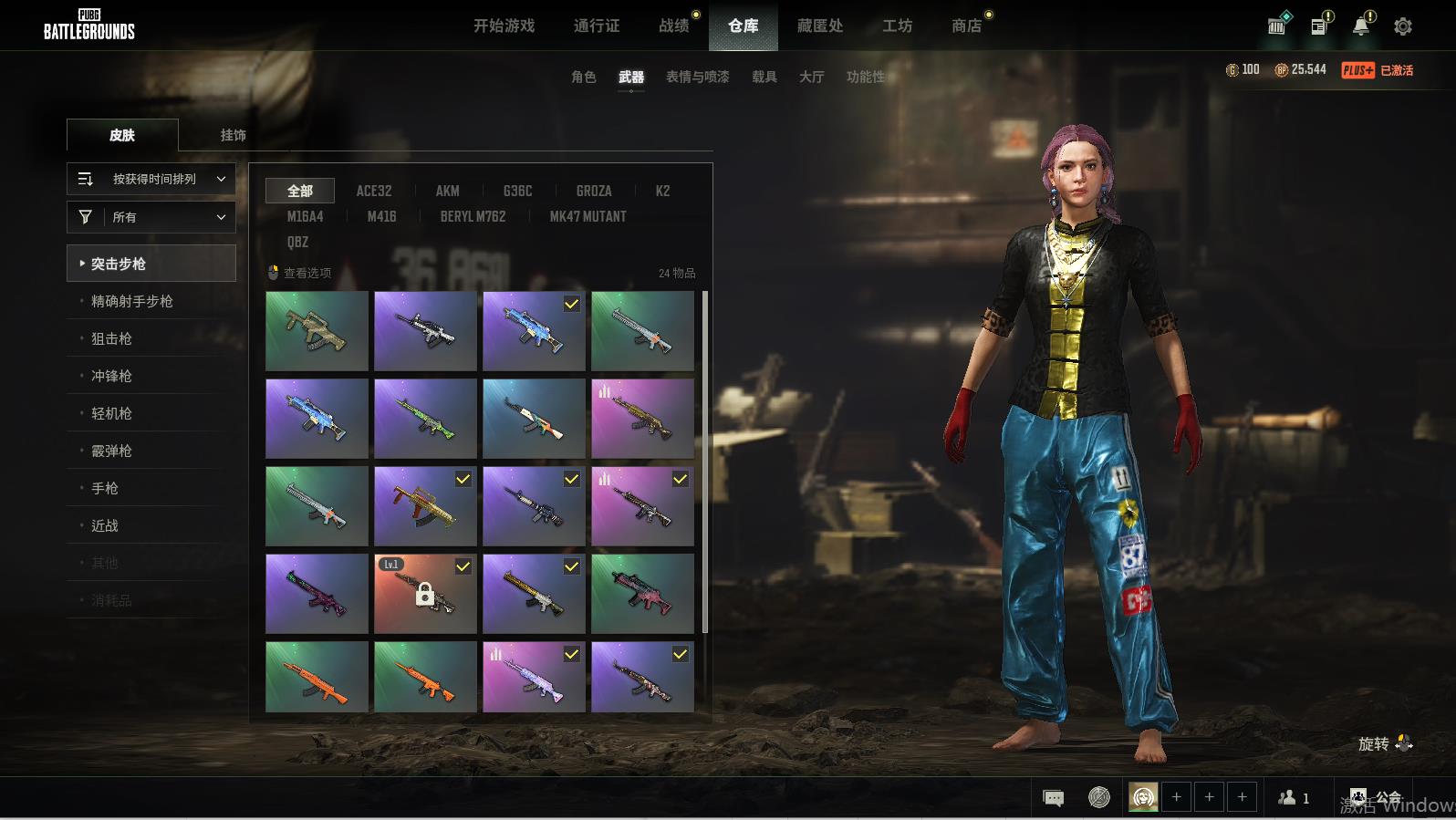Open the gear settings icon

pyautogui.click(x=1403, y=26)
